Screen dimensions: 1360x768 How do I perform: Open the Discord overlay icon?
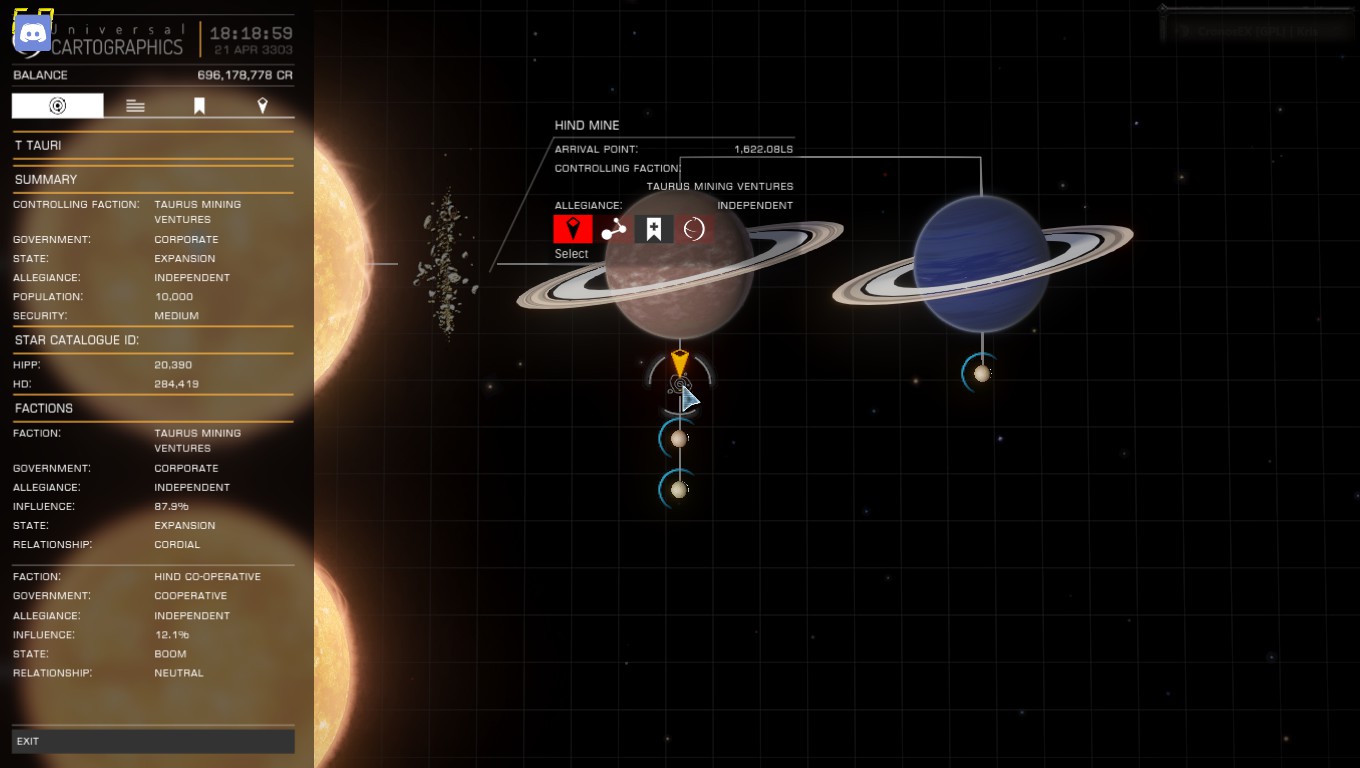click(33, 34)
